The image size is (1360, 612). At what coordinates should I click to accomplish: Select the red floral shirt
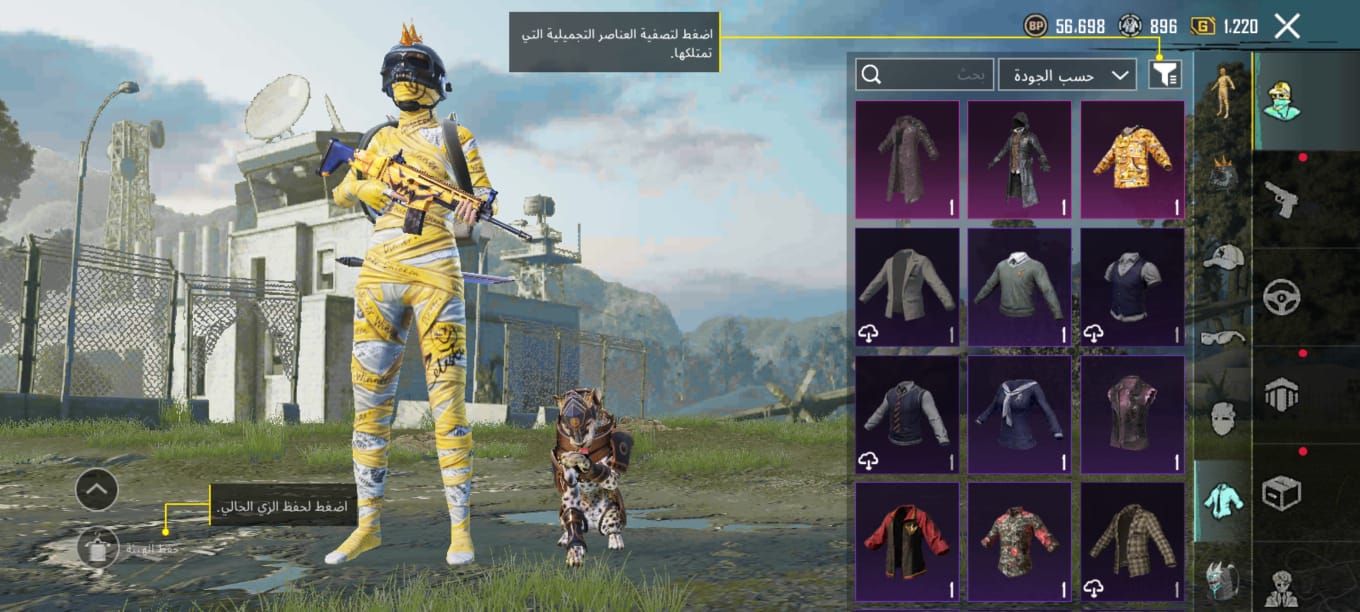coord(1019,541)
